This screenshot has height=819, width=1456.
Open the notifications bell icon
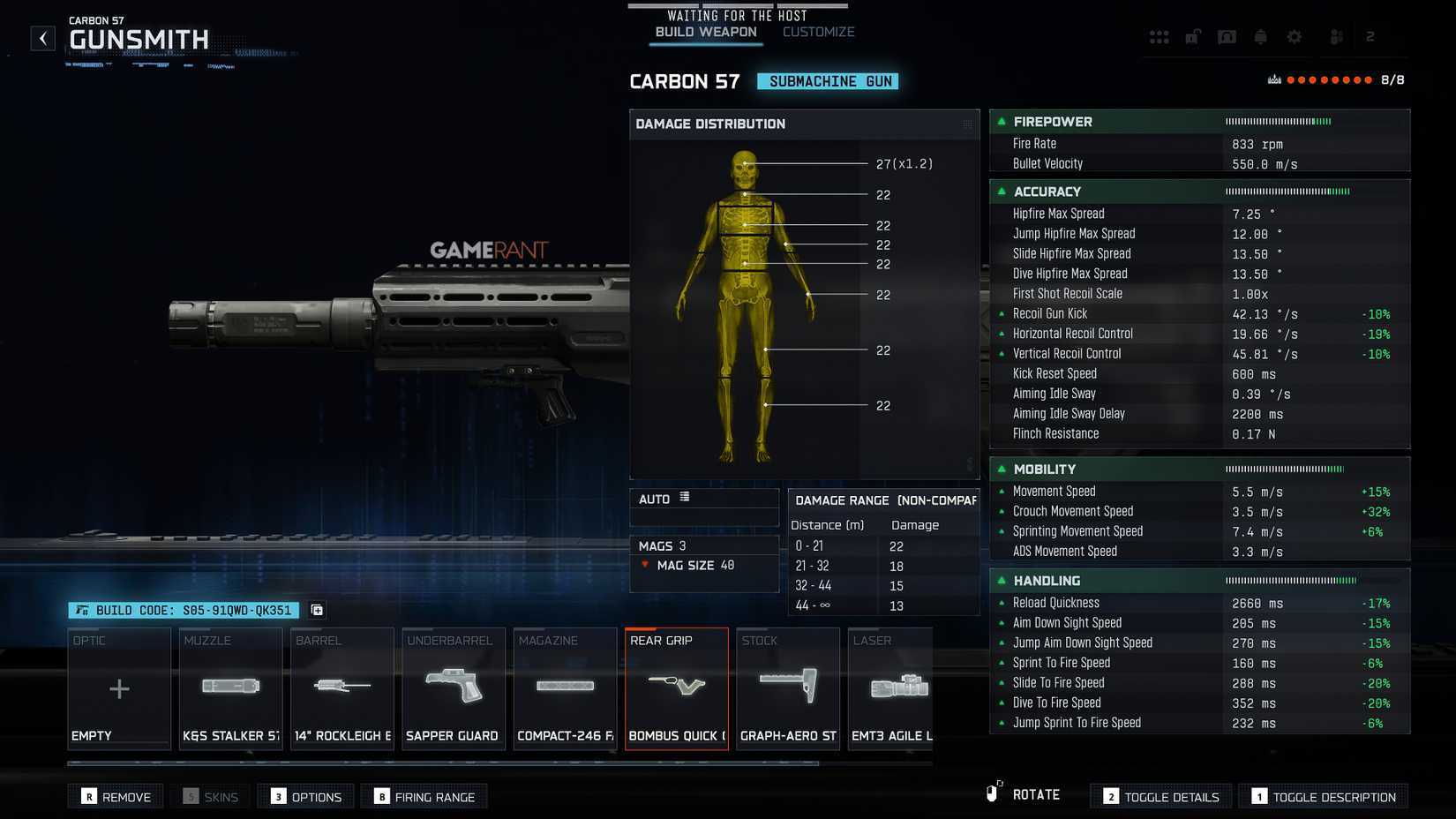[x=1260, y=36]
